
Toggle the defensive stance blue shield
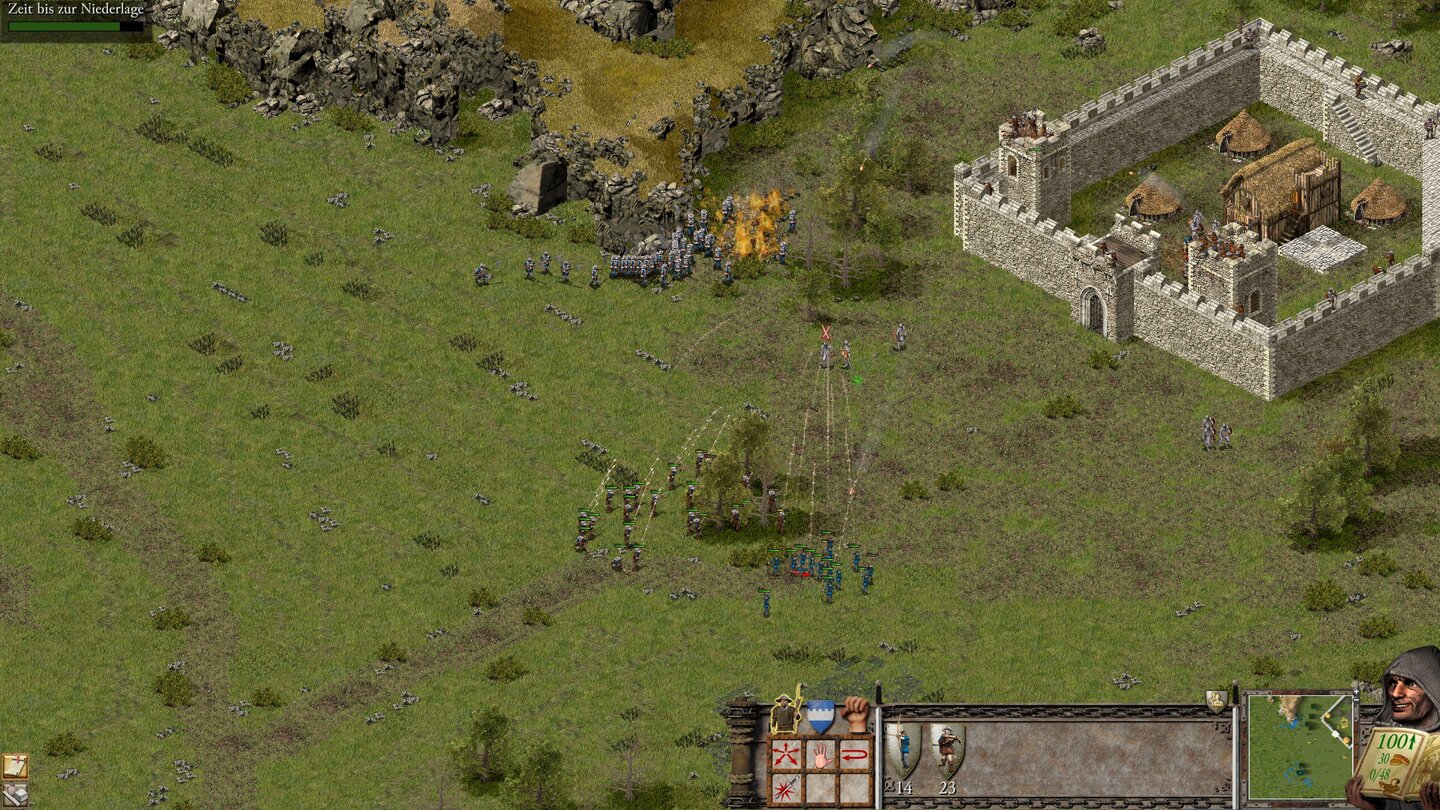click(821, 716)
